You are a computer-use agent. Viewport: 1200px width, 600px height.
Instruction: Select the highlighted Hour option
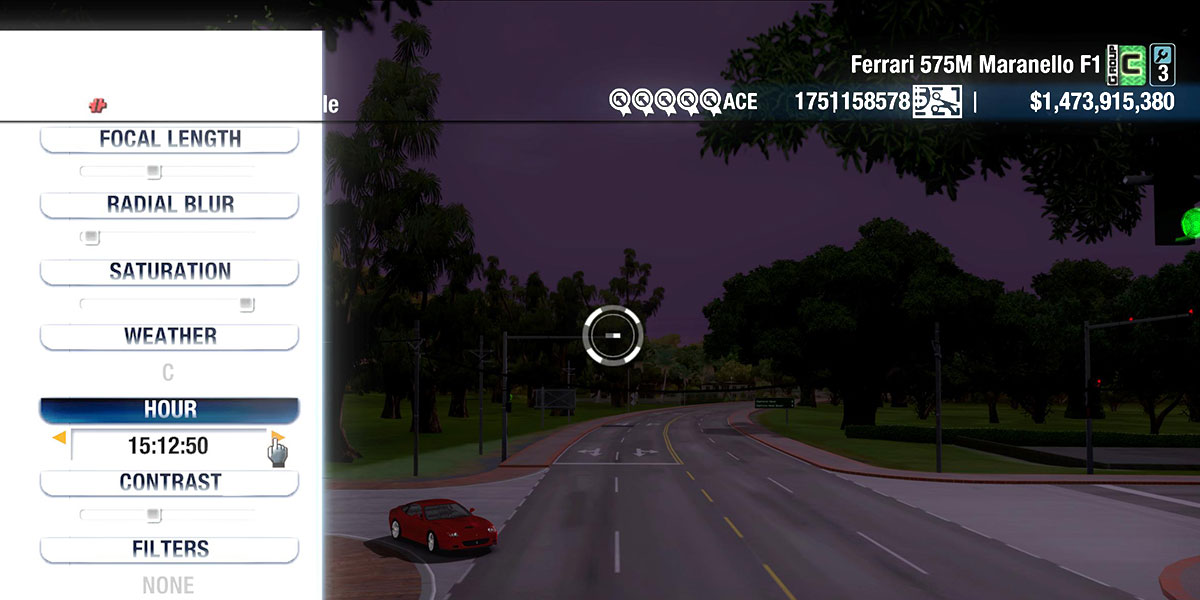tap(169, 410)
